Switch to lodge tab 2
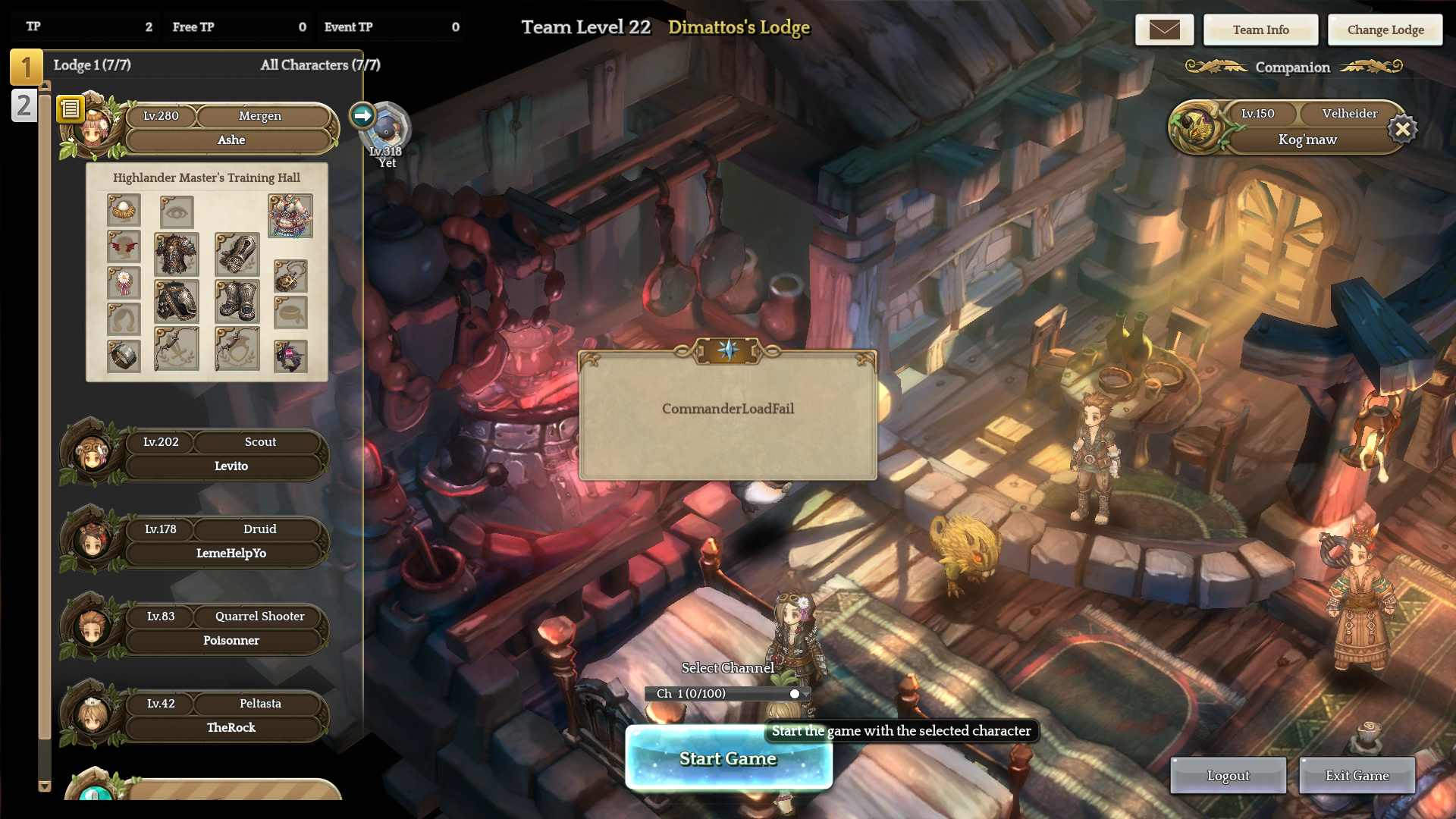Image resolution: width=1456 pixels, height=819 pixels. coord(24,105)
